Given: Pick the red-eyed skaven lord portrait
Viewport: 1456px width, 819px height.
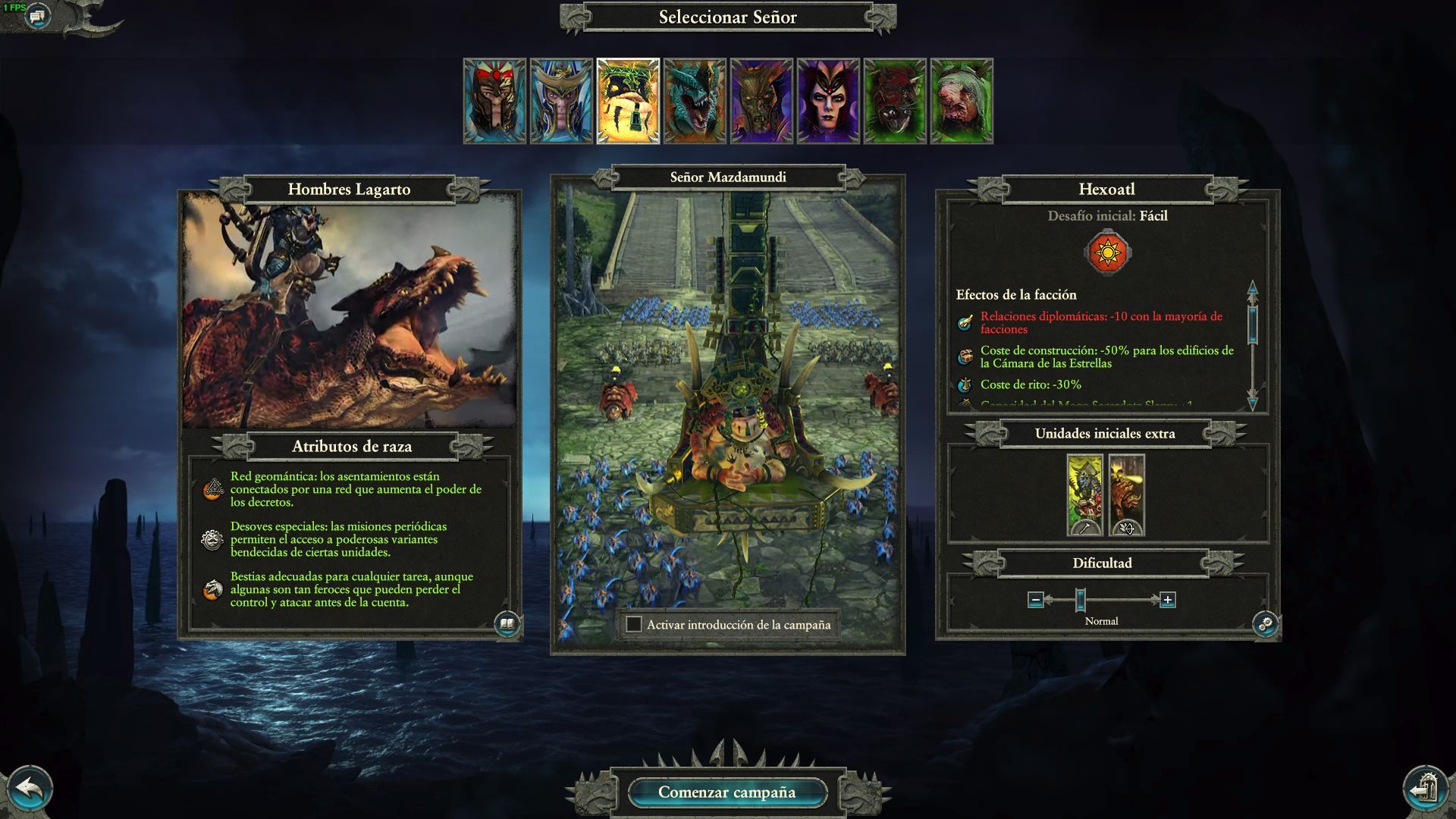Looking at the screenshot, I should point(895,101).
